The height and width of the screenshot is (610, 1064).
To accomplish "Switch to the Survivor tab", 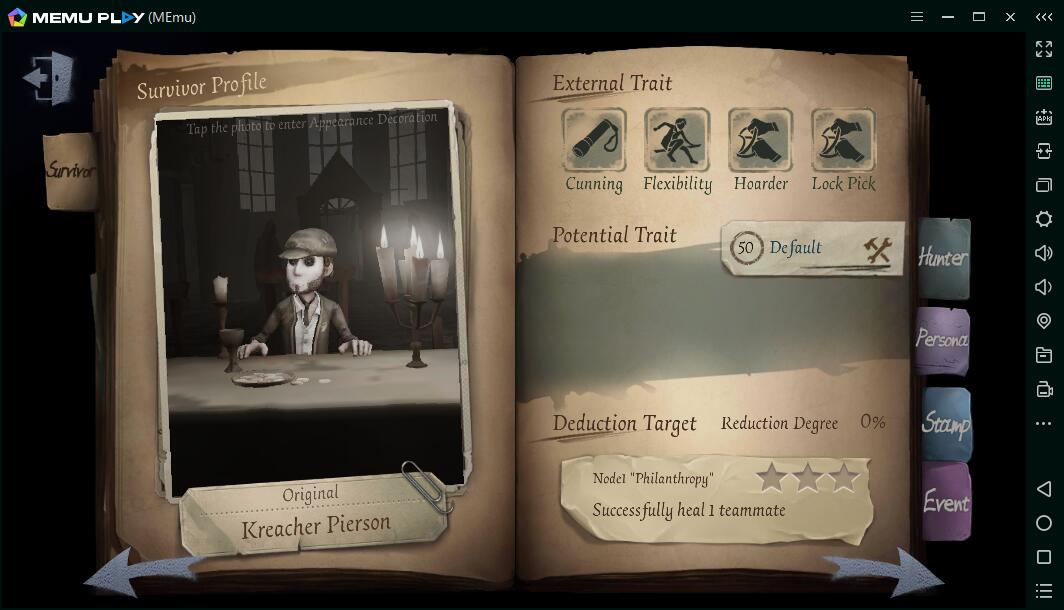I will pyautogui.click(x=71, y=170).
